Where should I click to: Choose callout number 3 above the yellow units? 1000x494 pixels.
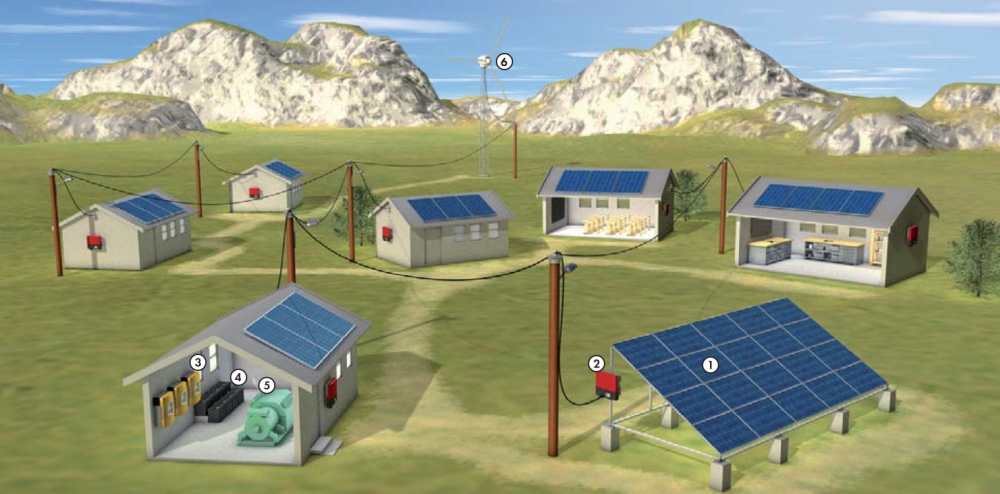198,361
